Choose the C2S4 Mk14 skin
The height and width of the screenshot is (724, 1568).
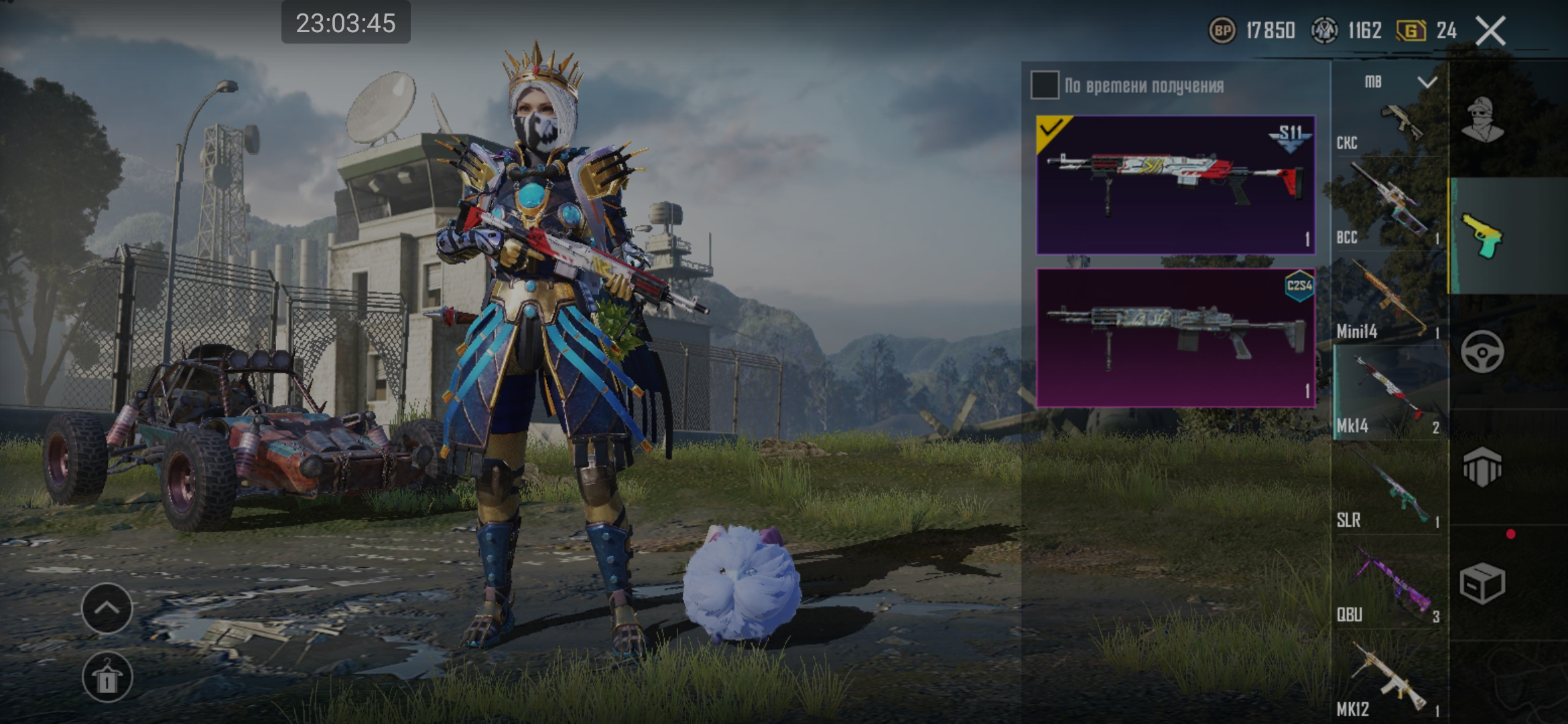click(x=1175, y=338)
